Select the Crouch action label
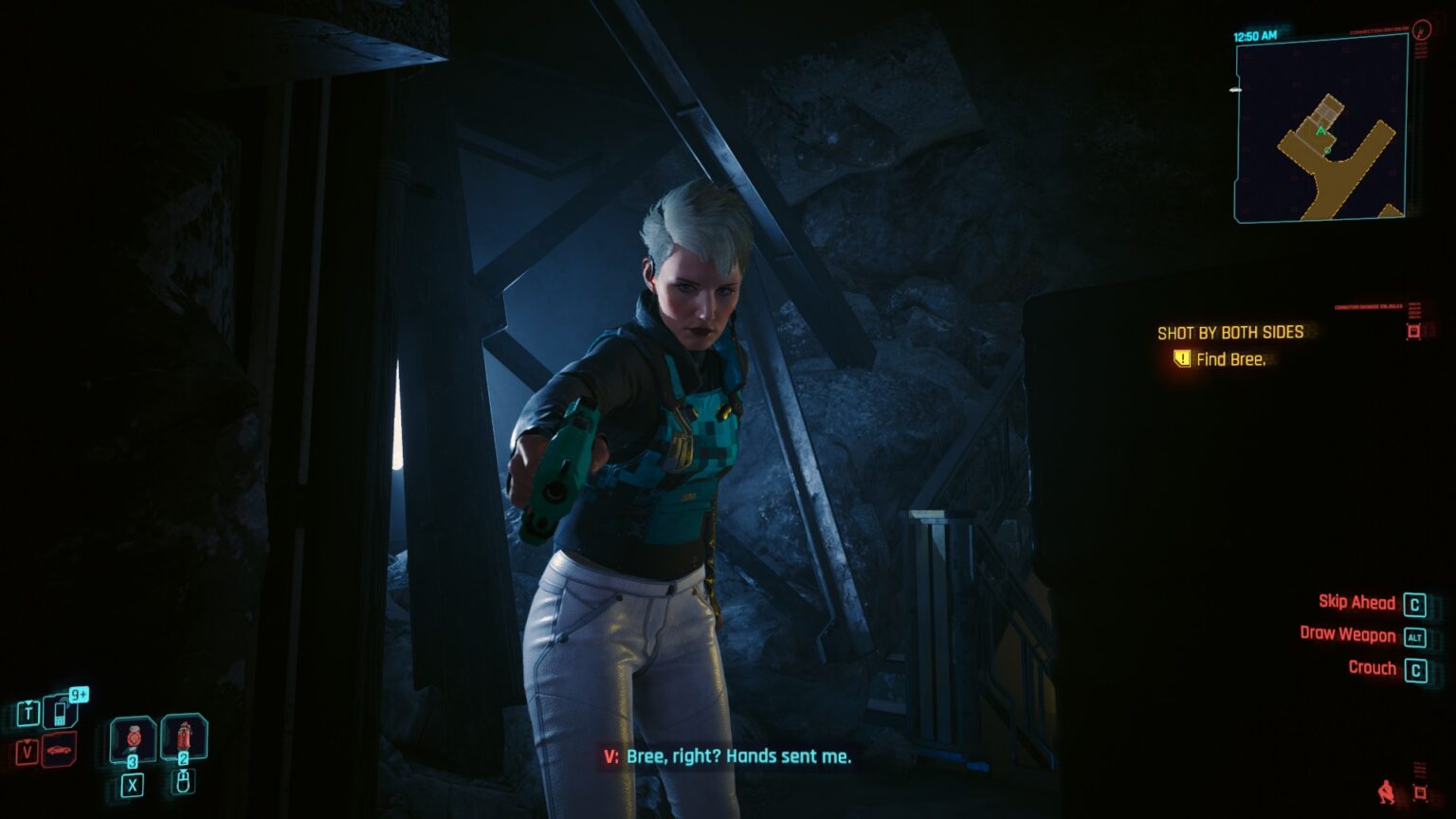Viewport: 1456px width, 819px height. tap(1371, 668)
